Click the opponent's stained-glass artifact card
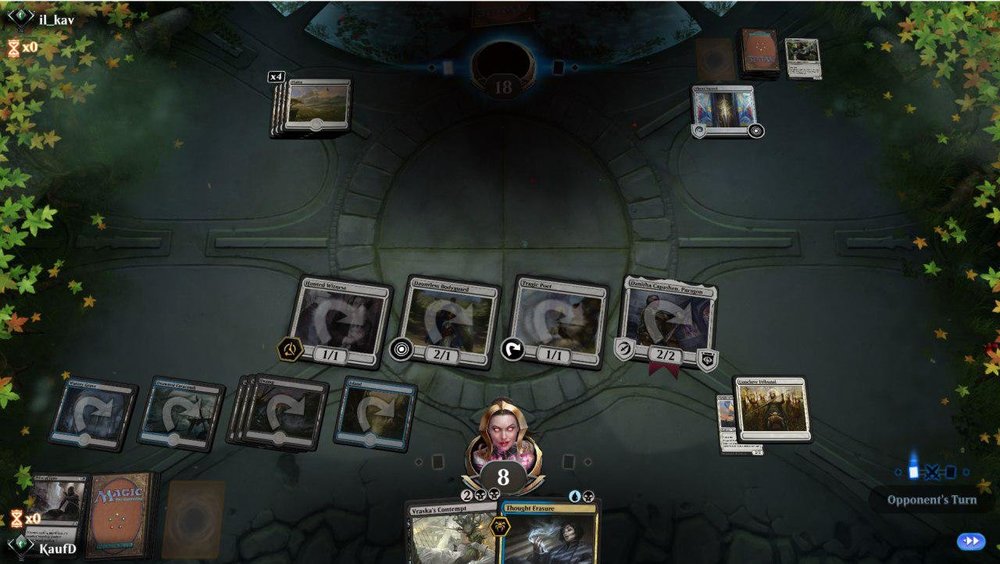This screenshot has width=1000, height=564. click(x=725, y=109)
